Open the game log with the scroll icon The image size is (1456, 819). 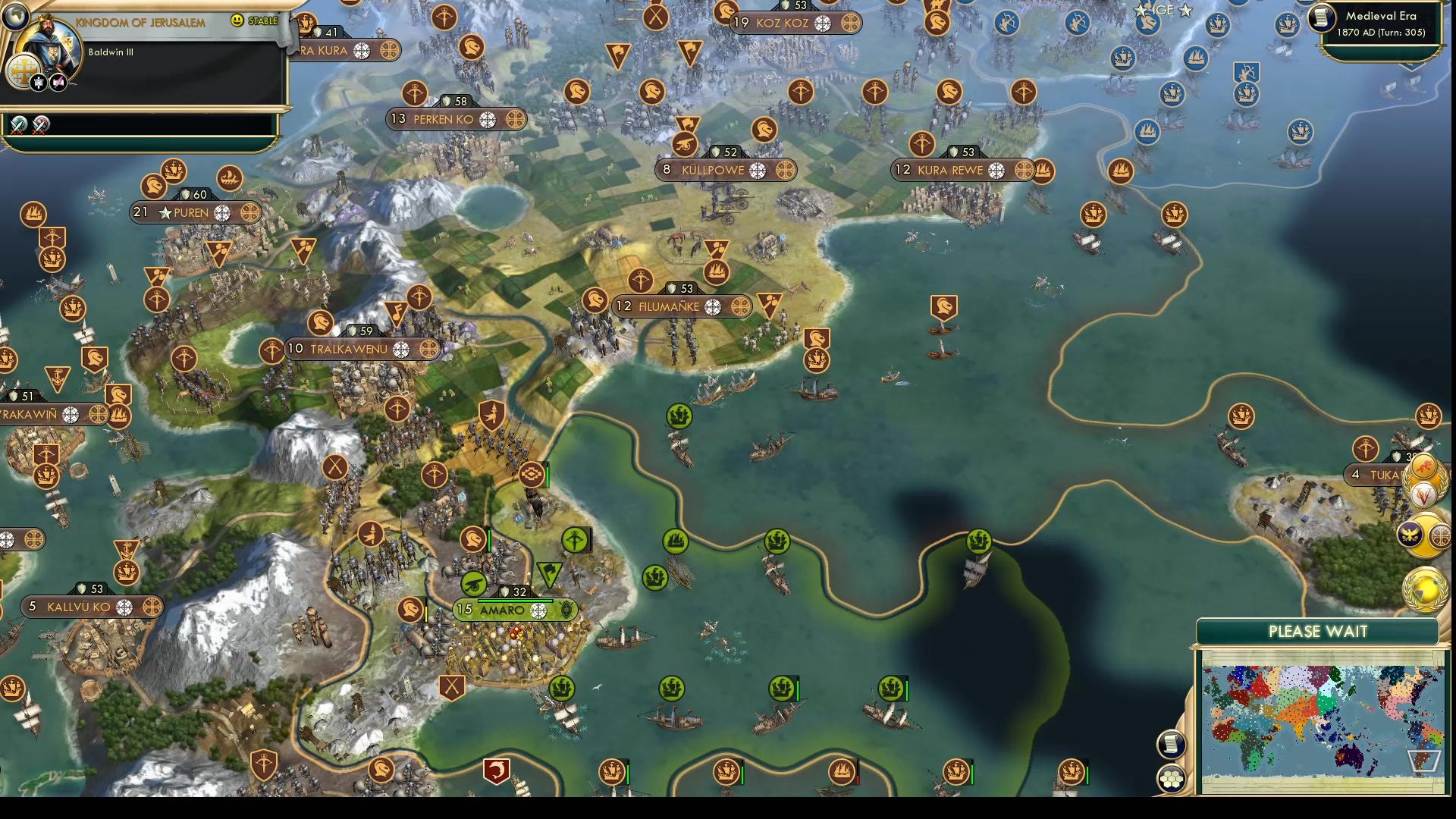(x=1170, y=742)
